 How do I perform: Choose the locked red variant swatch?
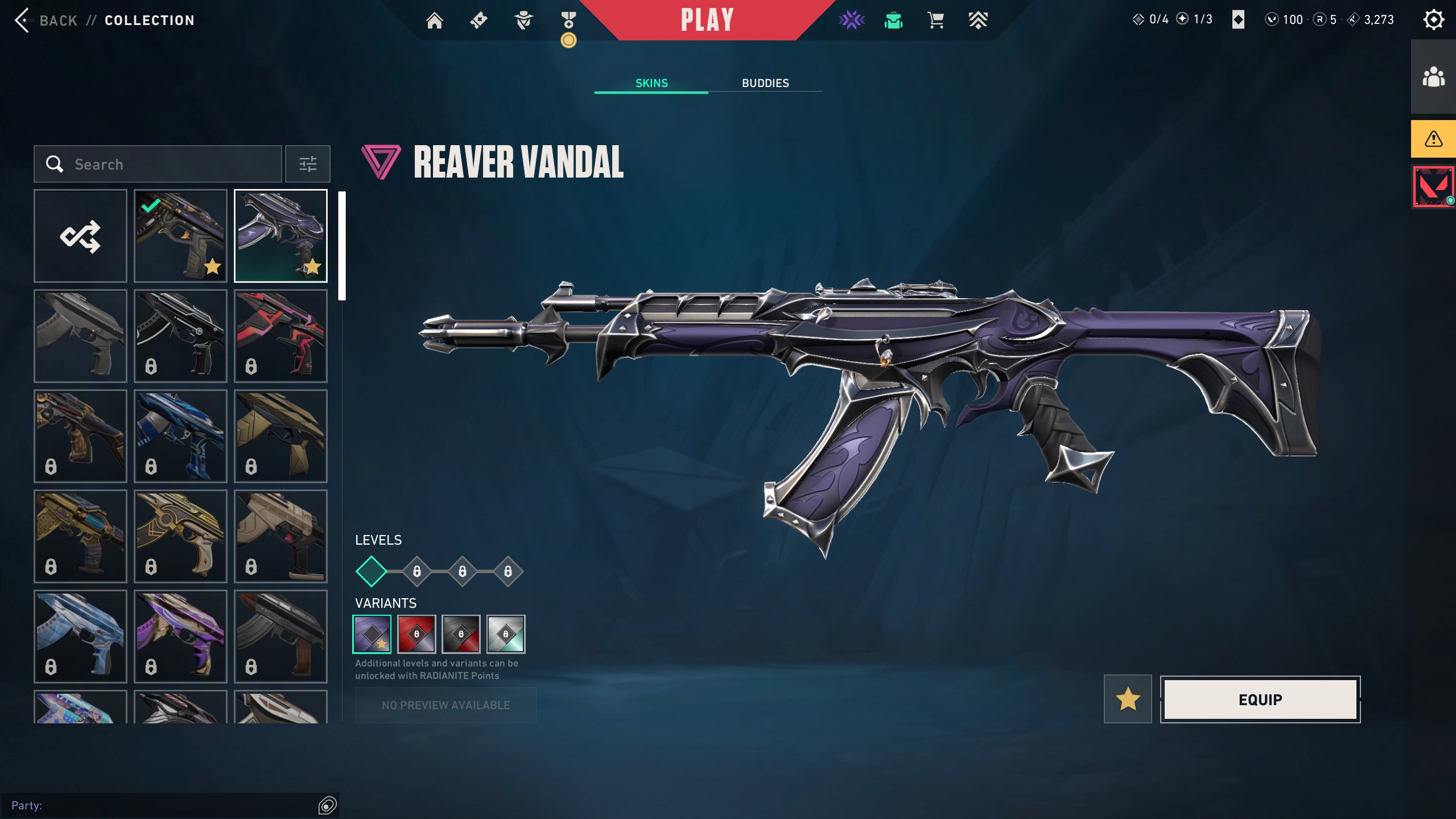pos(416,634)
